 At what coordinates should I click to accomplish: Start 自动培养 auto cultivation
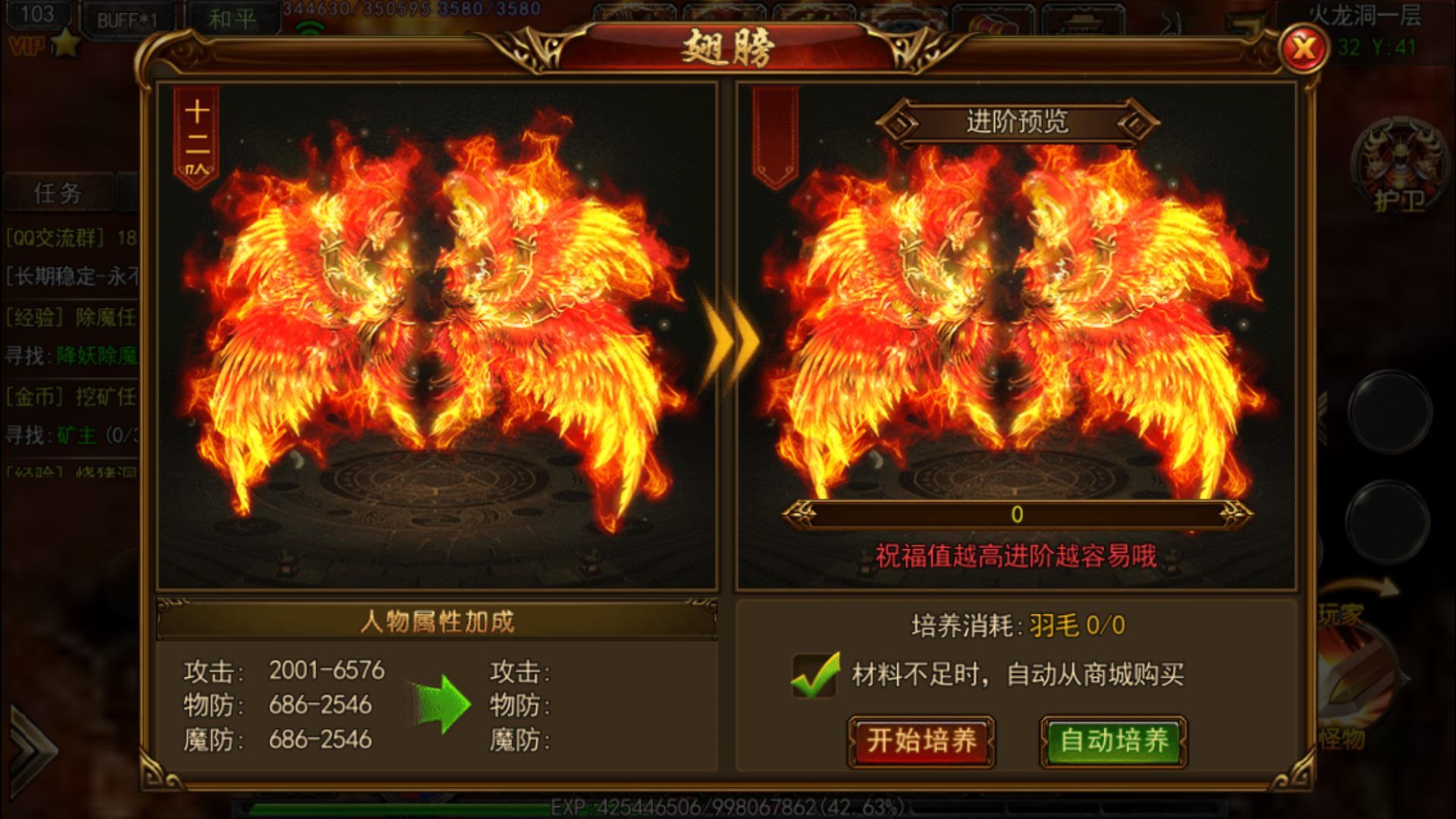[1113, 741]
